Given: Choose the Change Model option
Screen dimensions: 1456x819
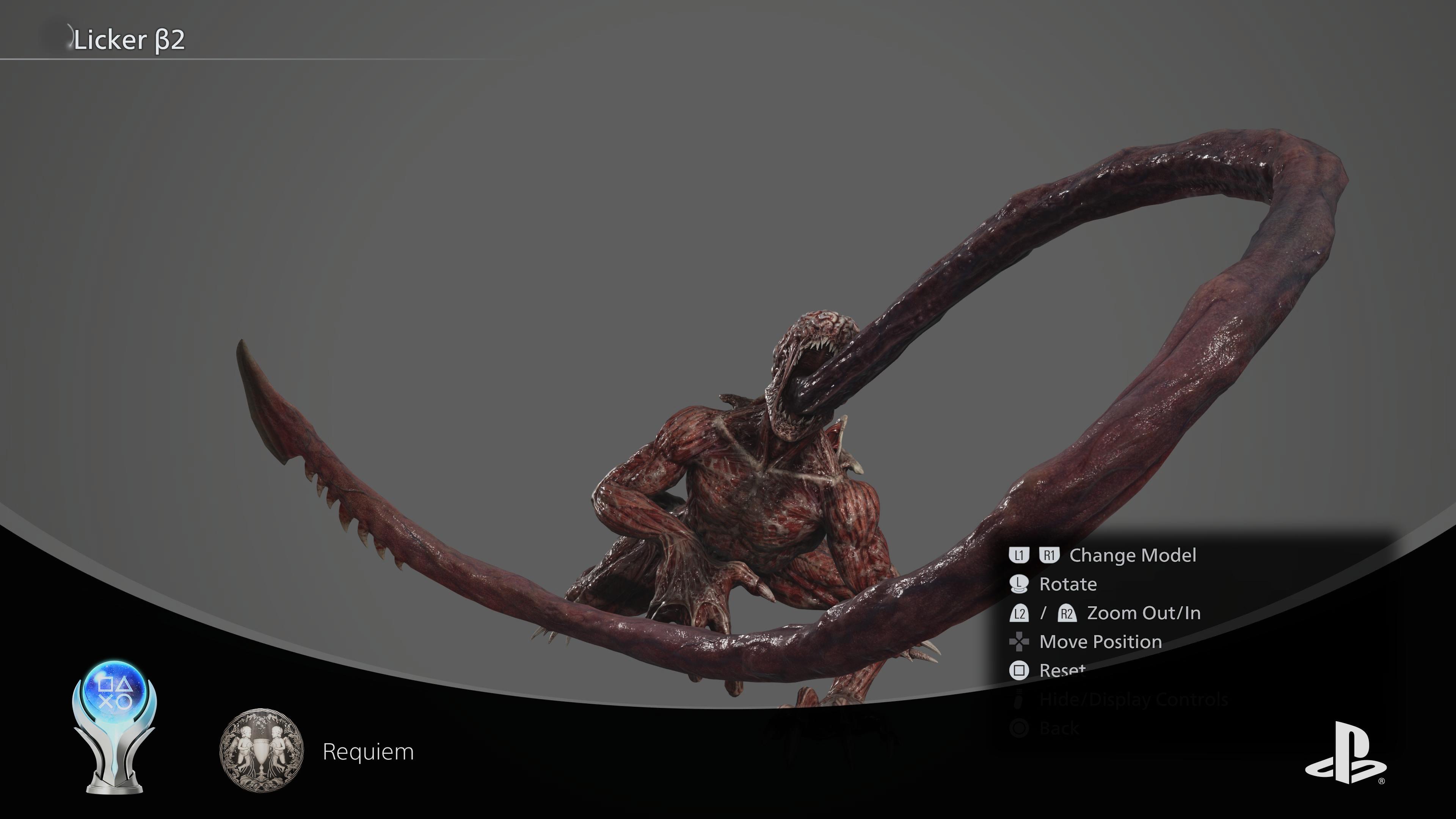Looking at the screenshot, I should pyautogui.click(x=1132, y=555).
